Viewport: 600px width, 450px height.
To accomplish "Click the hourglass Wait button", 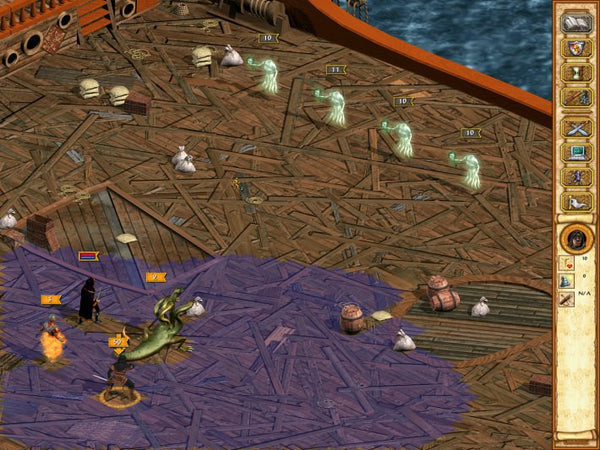I will point(576,73).
